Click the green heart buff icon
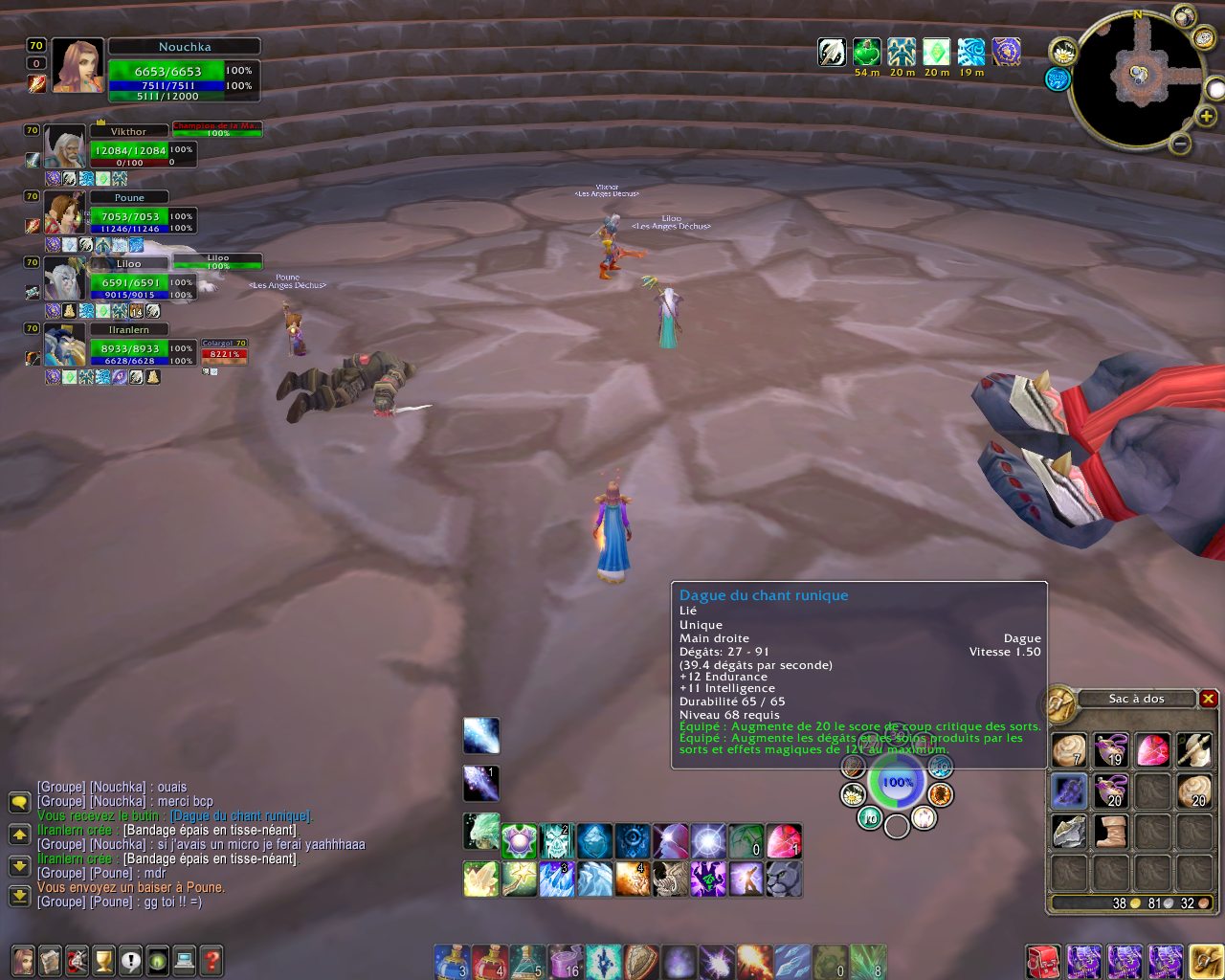The height and width of the screenshot is (980, 1225). tap(867, 52)
